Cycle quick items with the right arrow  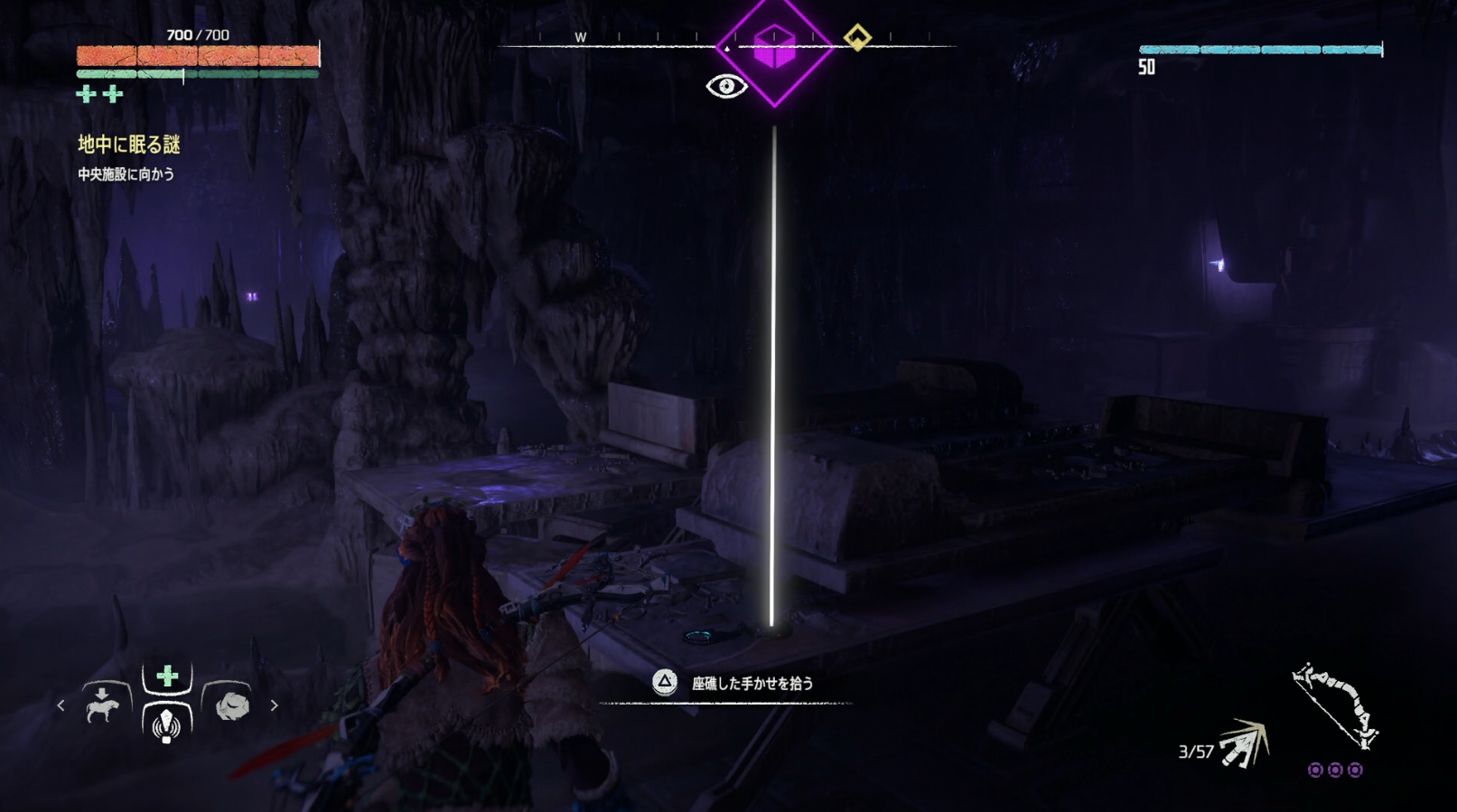tap(274, 705)
